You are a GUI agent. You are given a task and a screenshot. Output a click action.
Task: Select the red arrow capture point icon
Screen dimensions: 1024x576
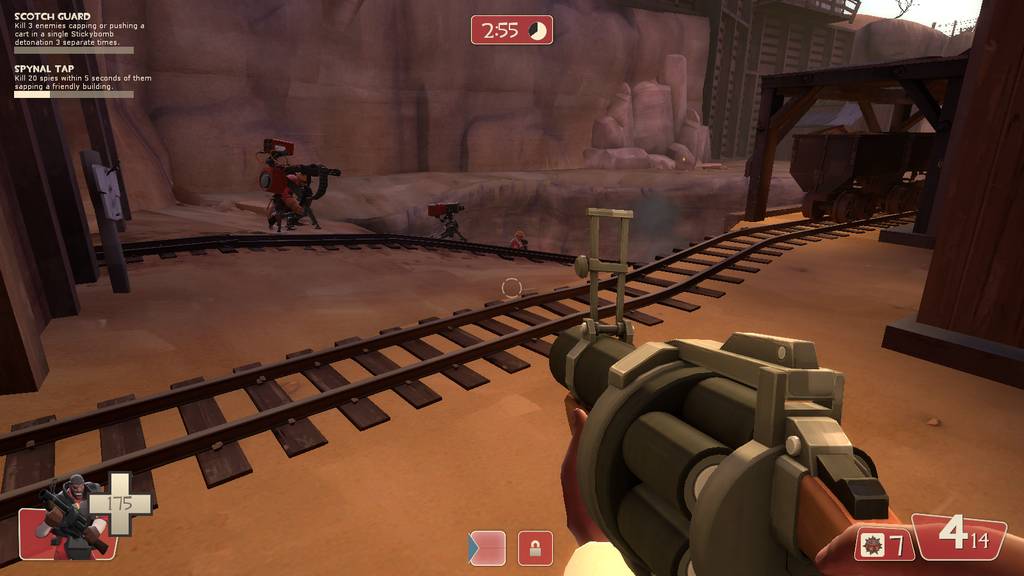(487, 548)
